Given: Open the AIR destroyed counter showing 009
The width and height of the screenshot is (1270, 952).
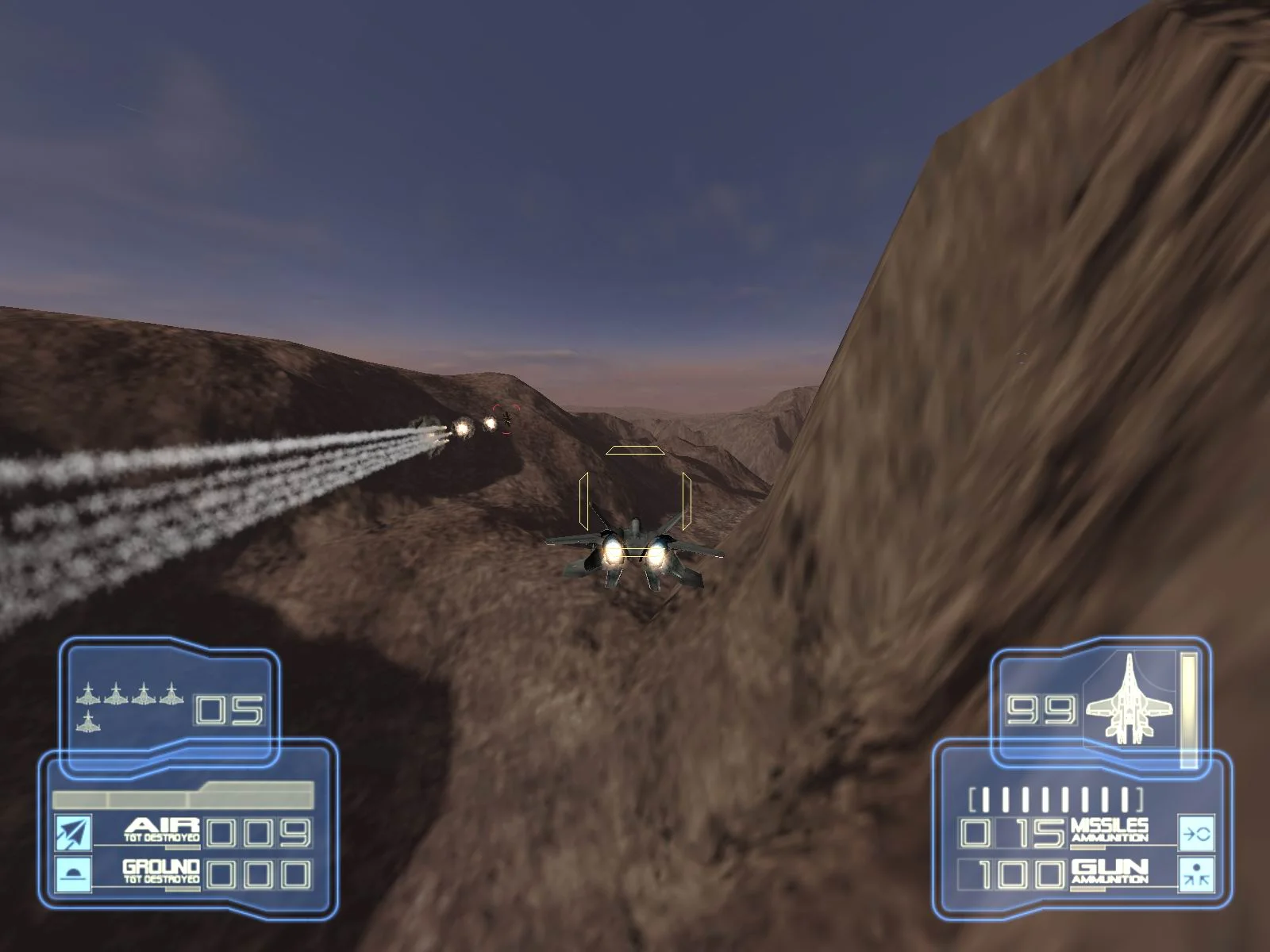Looking at the screenshot, I should (258, 831).
